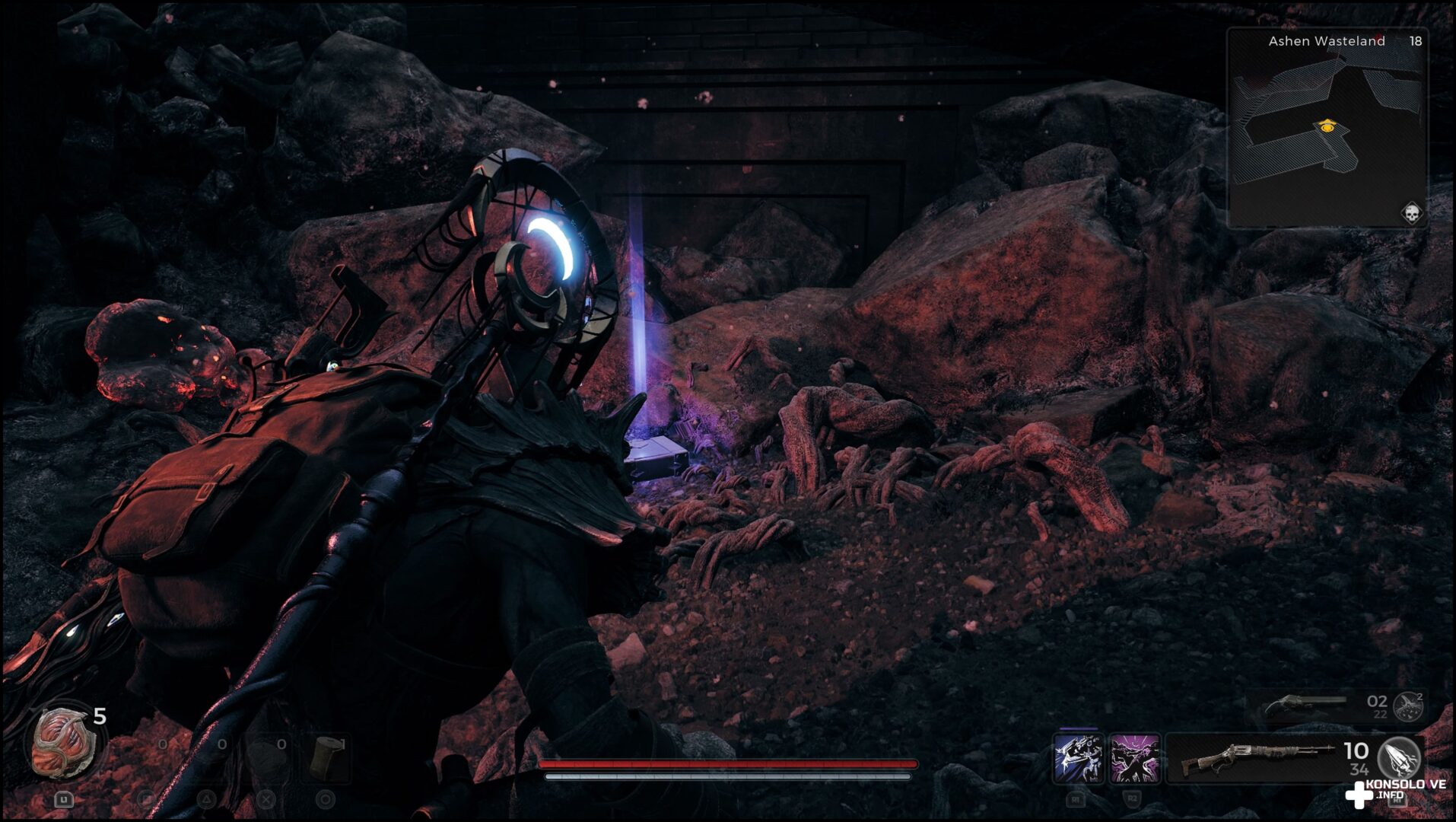Select the yellow player marker on minimap

coord(1327,126)
